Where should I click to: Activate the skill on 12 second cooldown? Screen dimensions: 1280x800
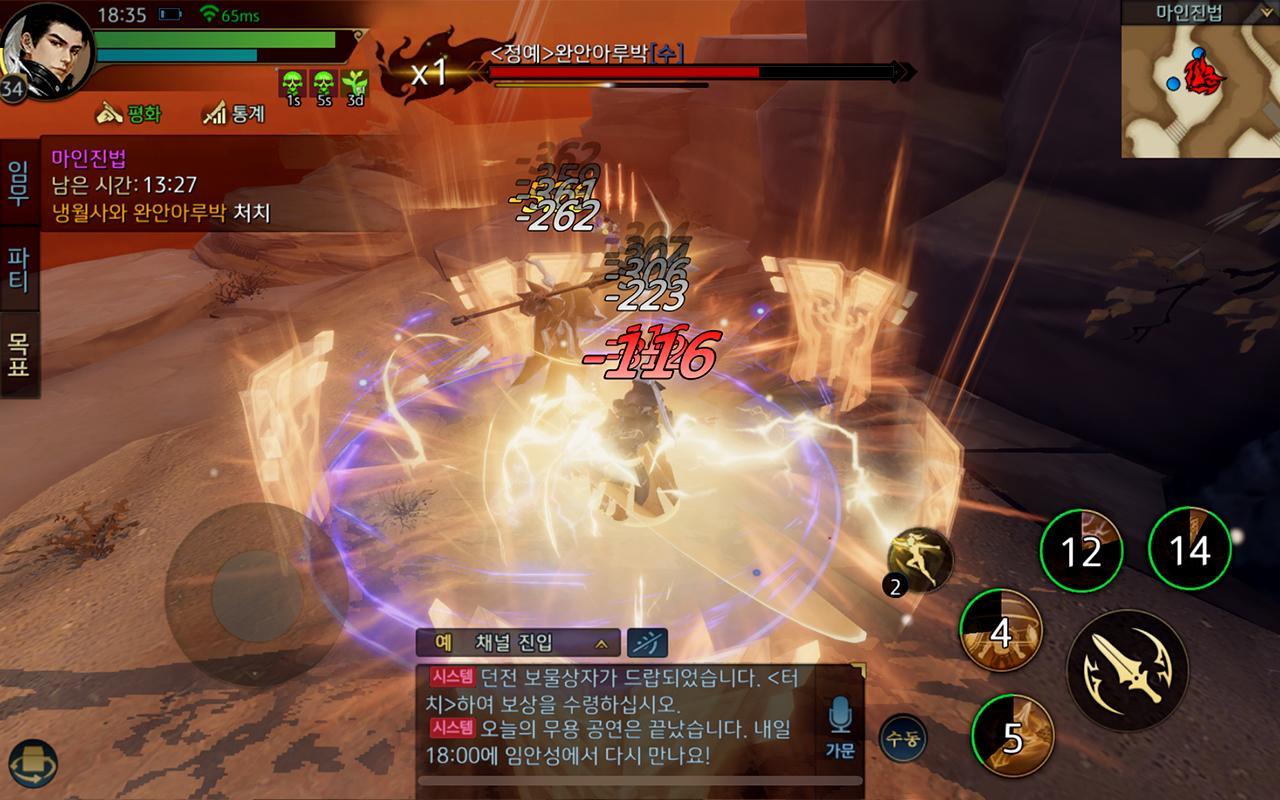(1084, 549)
